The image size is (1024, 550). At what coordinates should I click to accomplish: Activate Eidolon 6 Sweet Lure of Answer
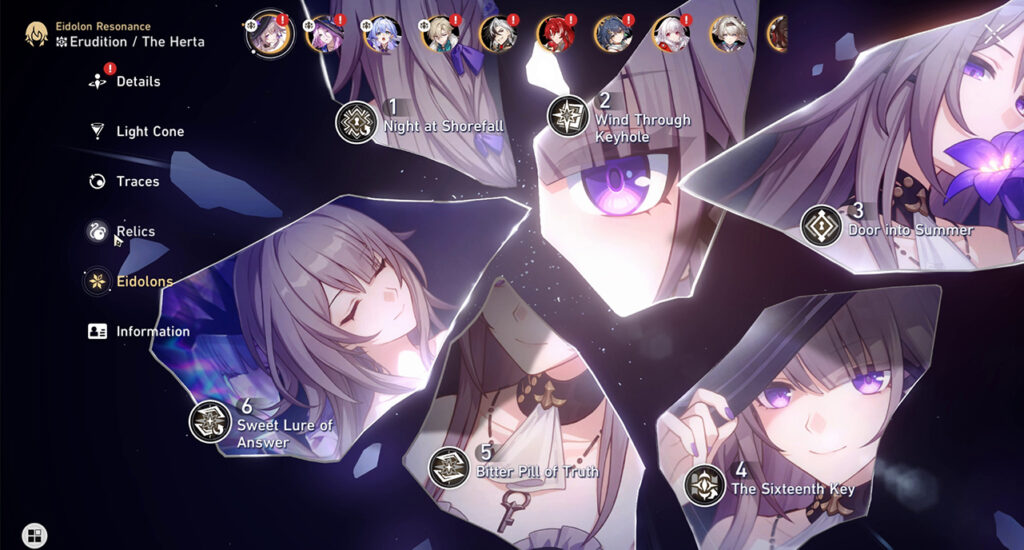click(x=210, y=421)
